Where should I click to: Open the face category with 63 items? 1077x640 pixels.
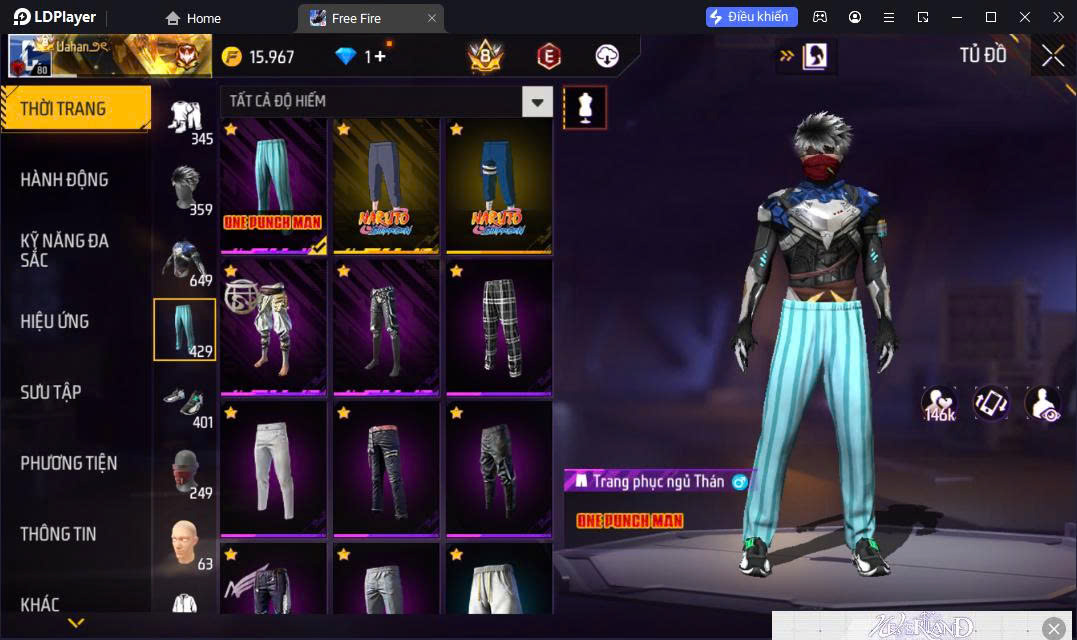click(185, 543)
